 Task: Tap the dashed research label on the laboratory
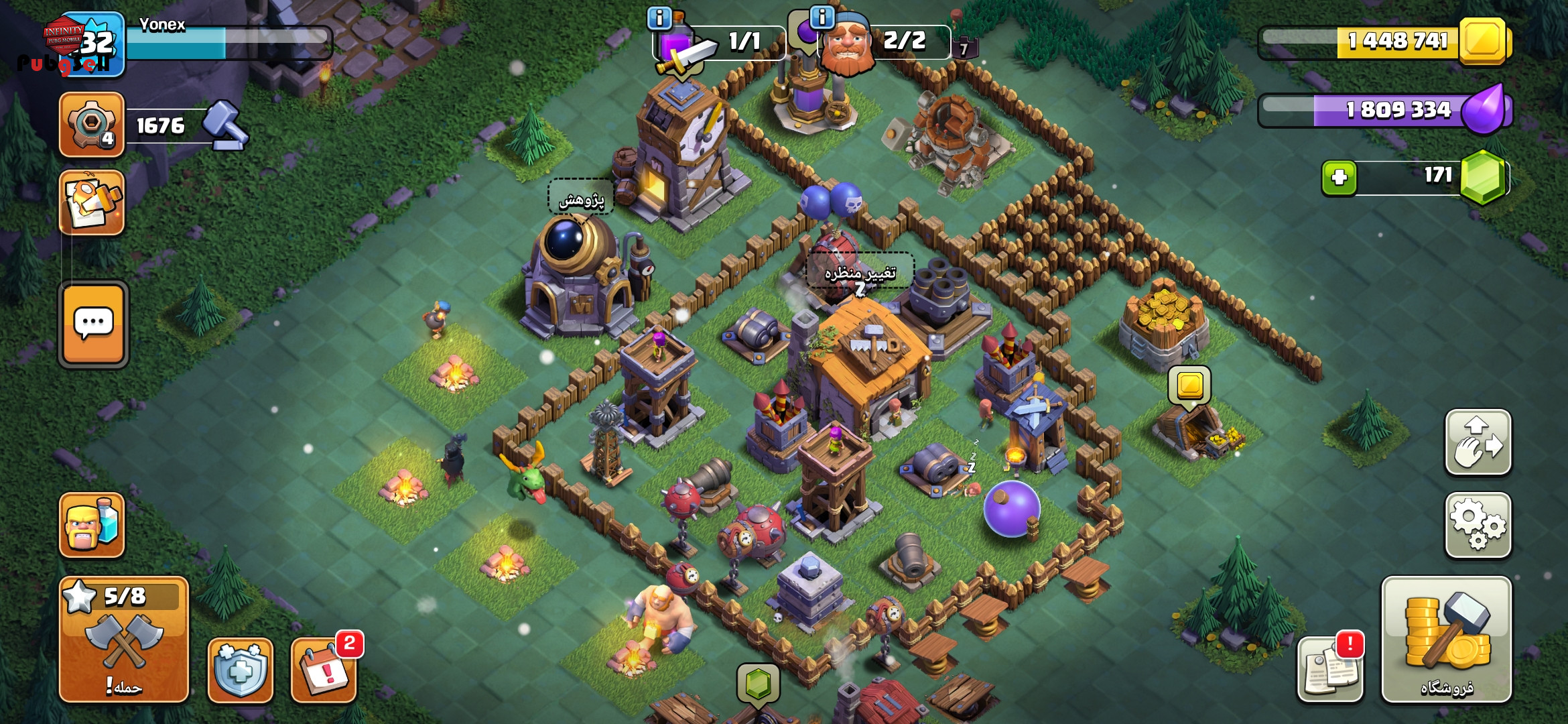pyautogui.click(x=581, y=198)
